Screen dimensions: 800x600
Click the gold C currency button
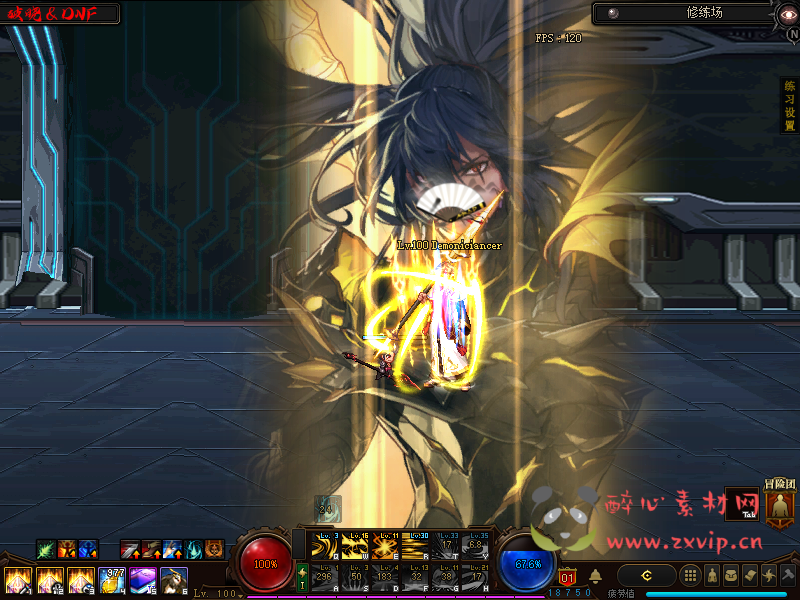coord(646,575)
